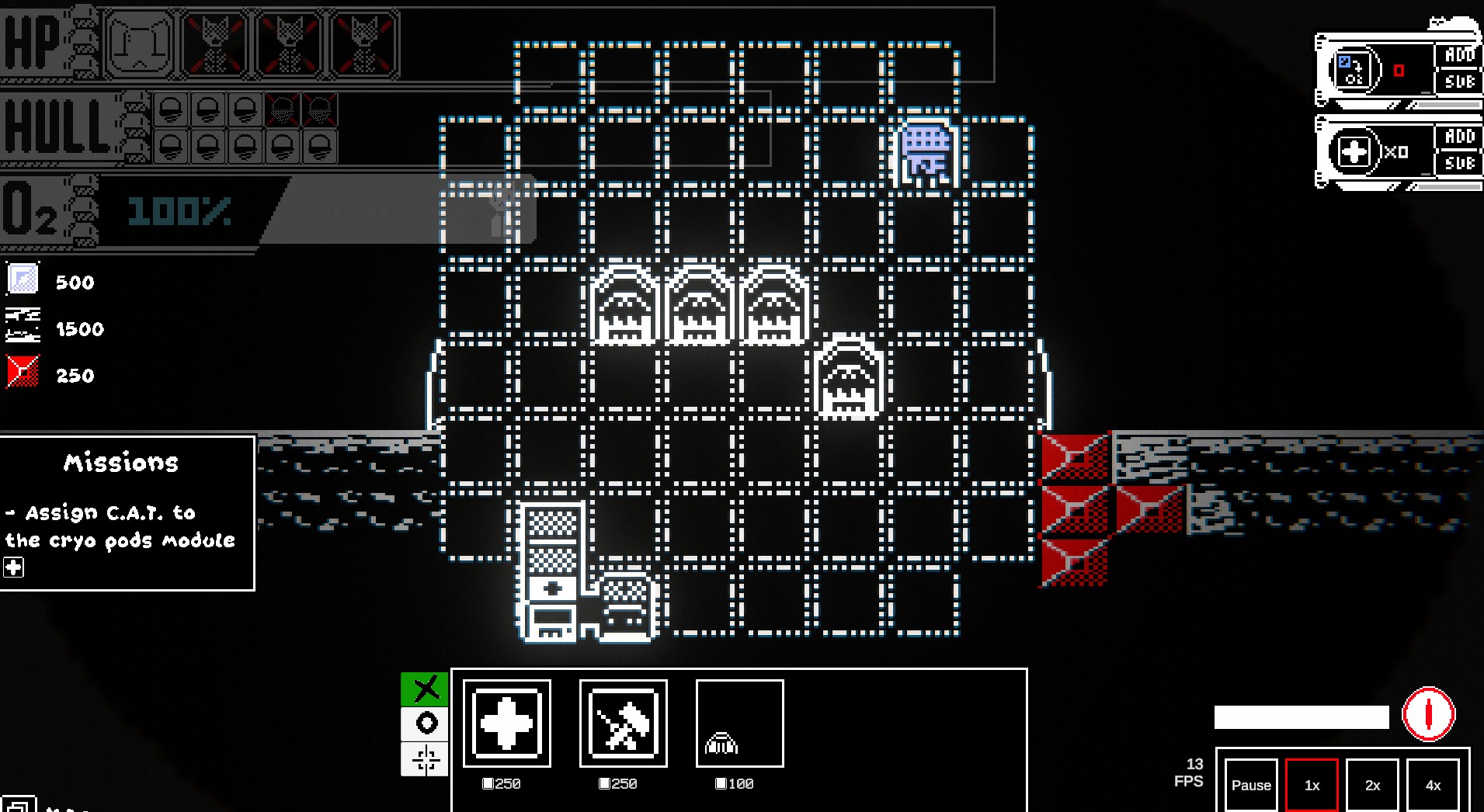Select the medical station module on grid

[x=551, y=573]
